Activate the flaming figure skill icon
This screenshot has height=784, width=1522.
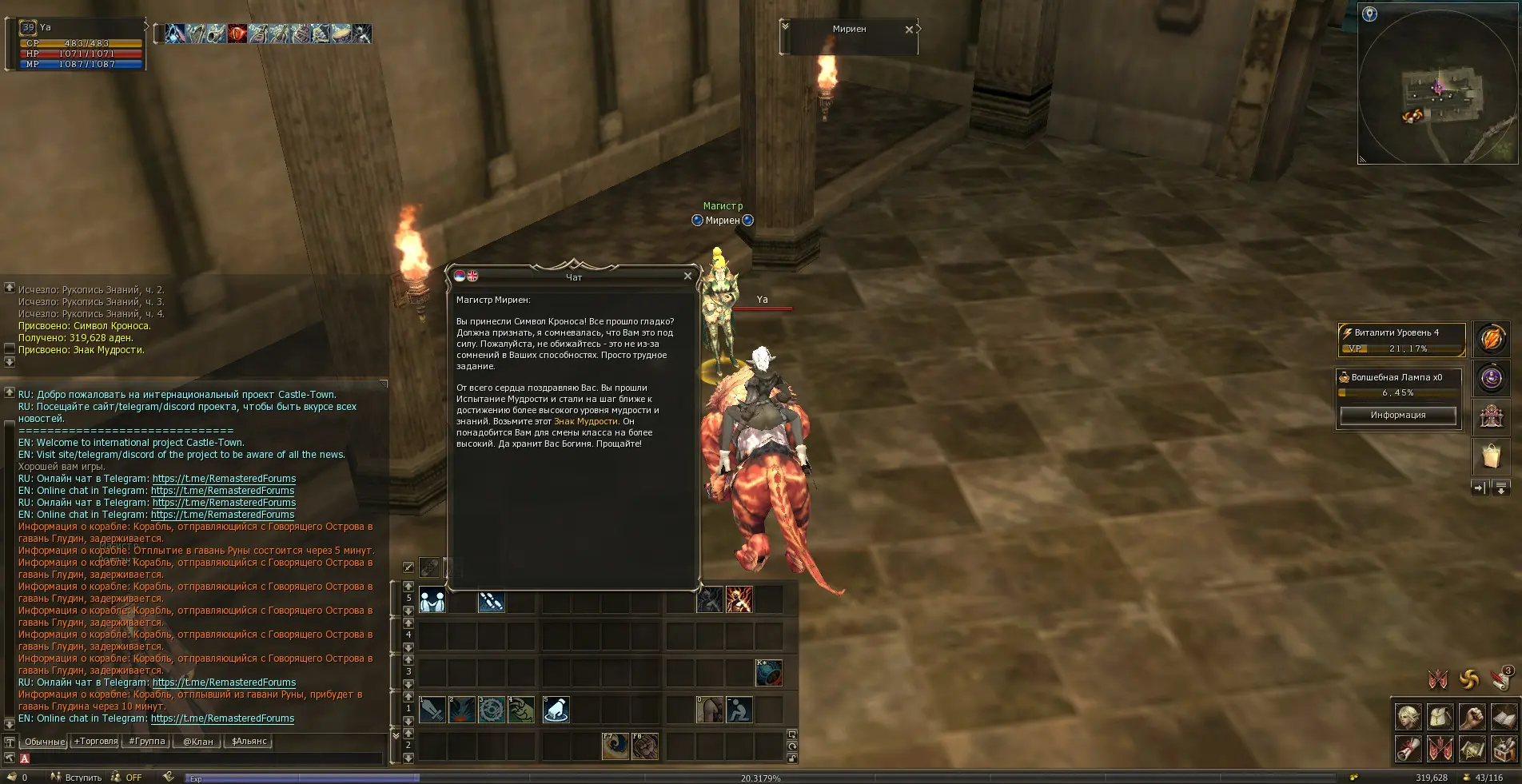click(x=739, y=600)
